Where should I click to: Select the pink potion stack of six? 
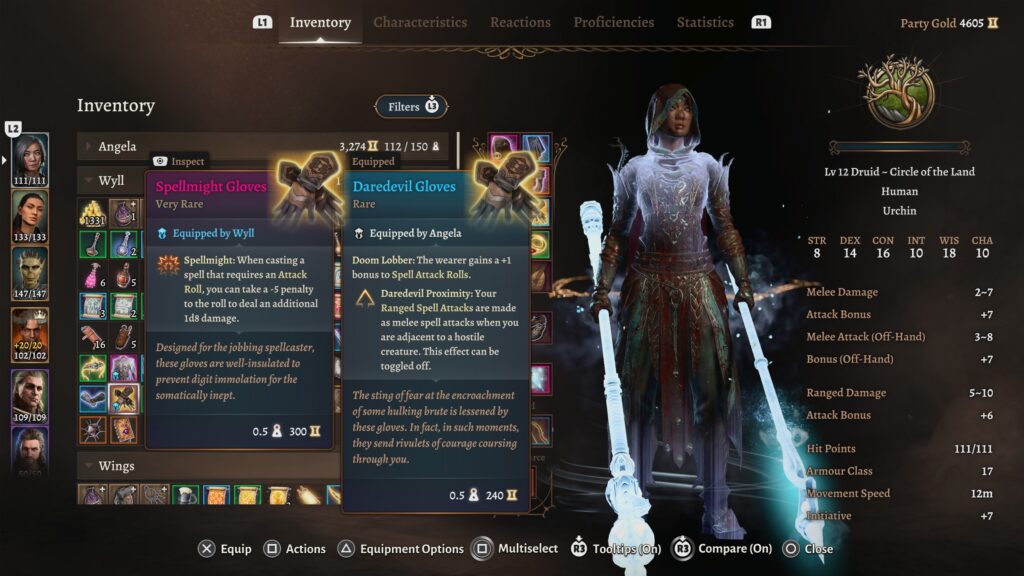pos(93,275)
